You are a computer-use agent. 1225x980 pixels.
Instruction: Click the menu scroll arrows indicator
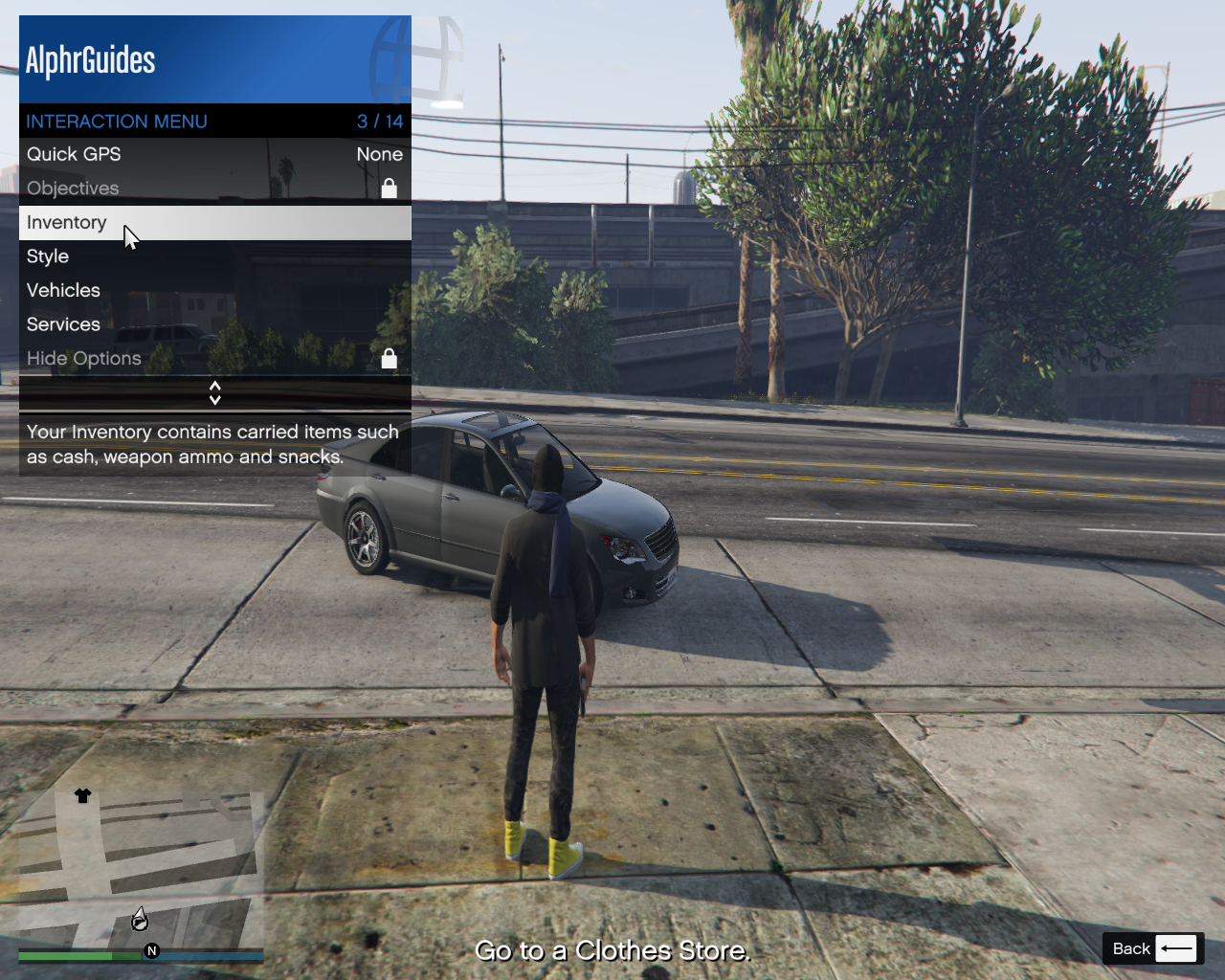(x=215, y=393)
